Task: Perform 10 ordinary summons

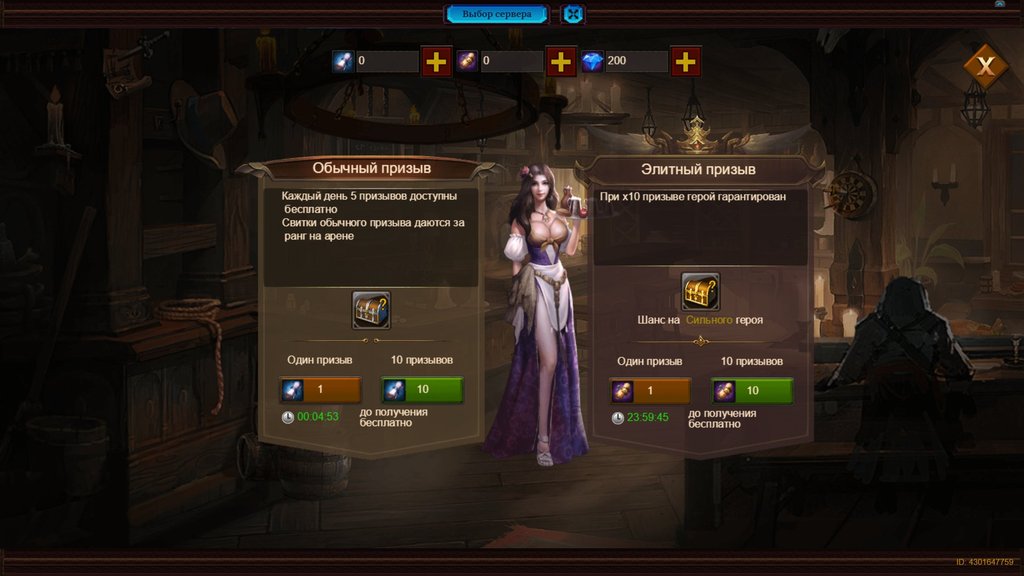Action: point(421,389)
